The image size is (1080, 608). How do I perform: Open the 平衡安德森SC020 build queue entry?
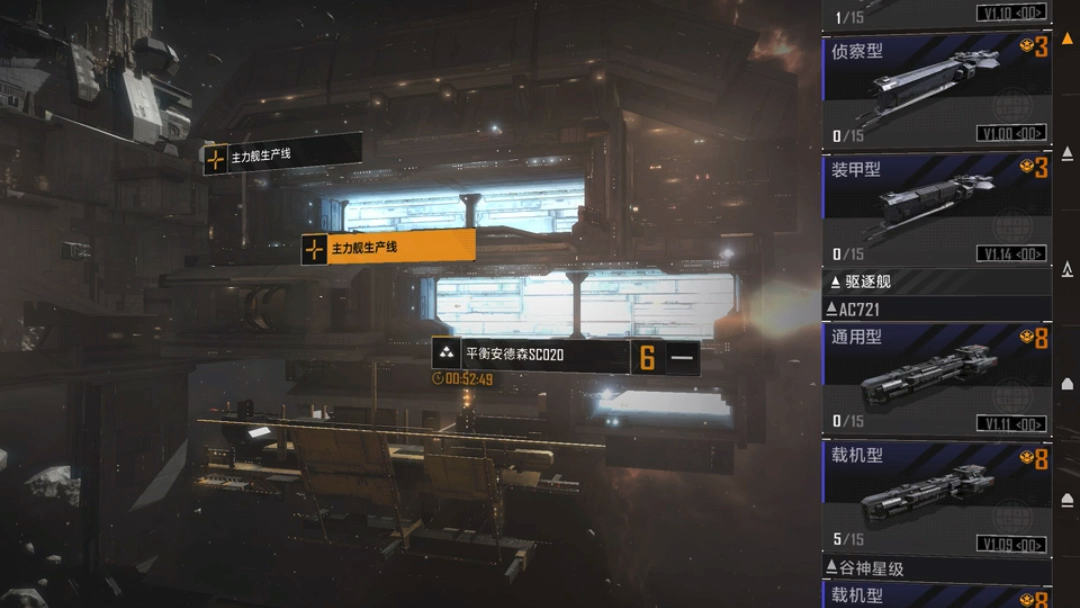[x=530, y=354]
